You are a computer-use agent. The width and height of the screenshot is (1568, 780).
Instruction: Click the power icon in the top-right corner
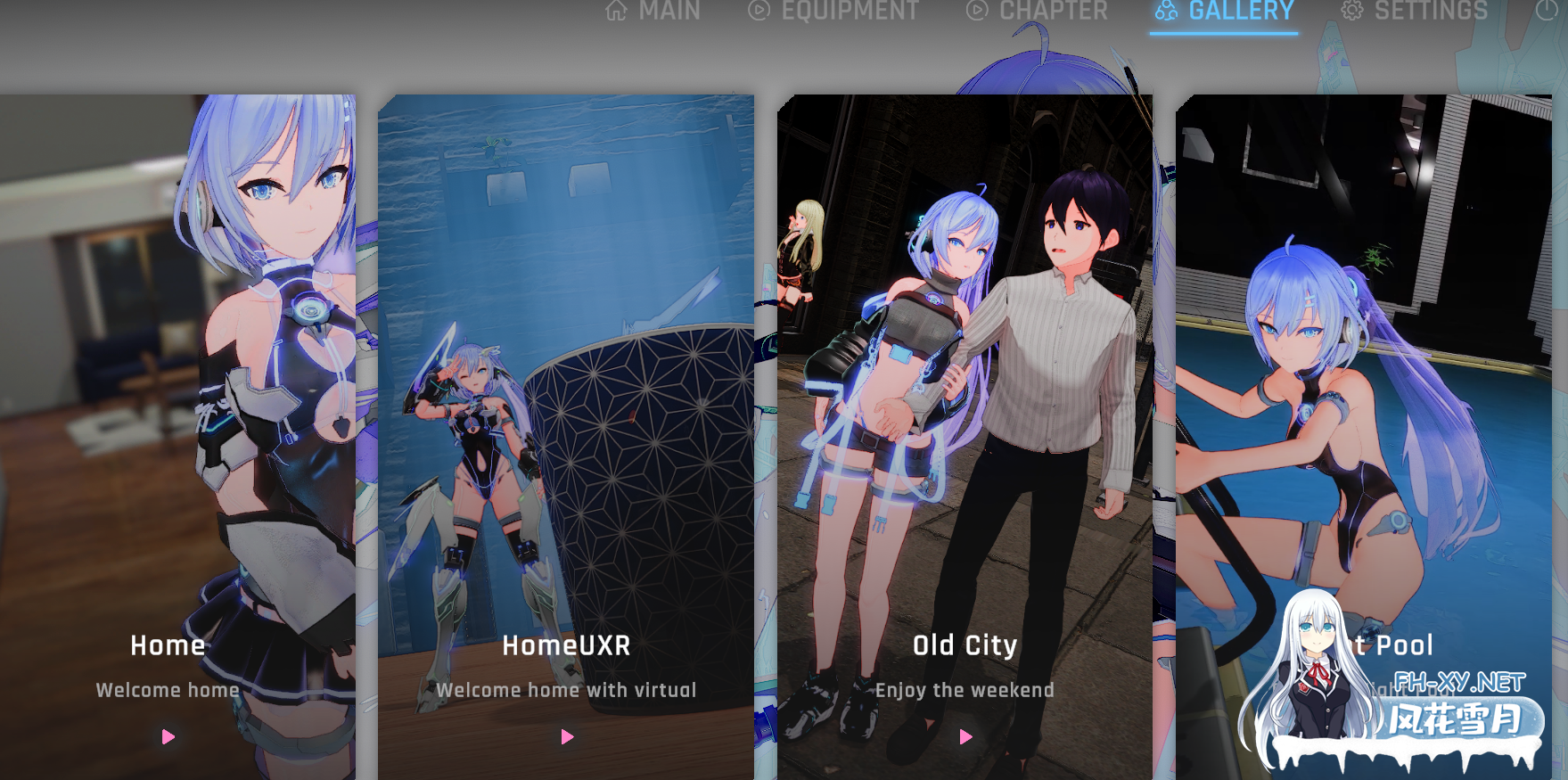click(1548, 12)
